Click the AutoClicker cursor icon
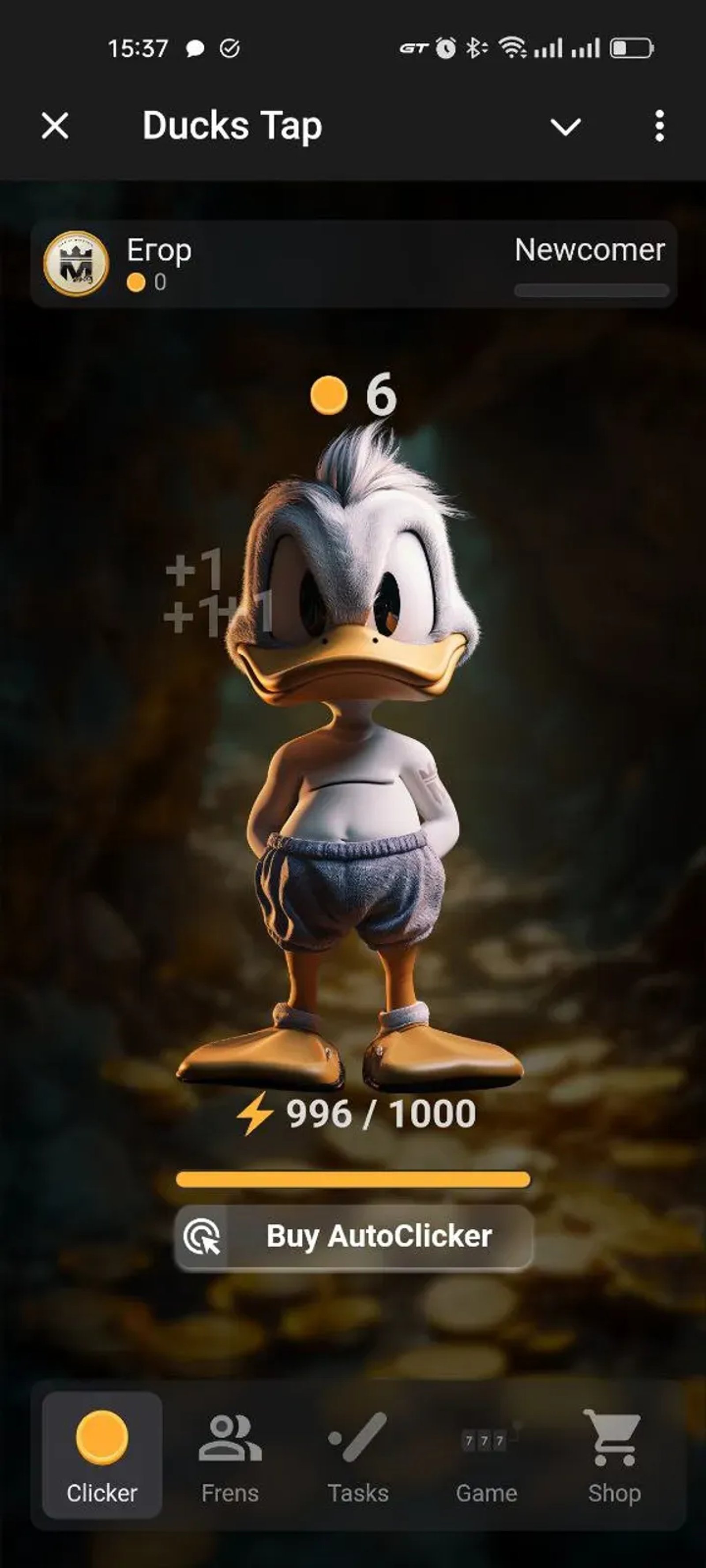The height and width of the screenshot is (1568, 706). pyautogui.click(x=204, y=1237)
